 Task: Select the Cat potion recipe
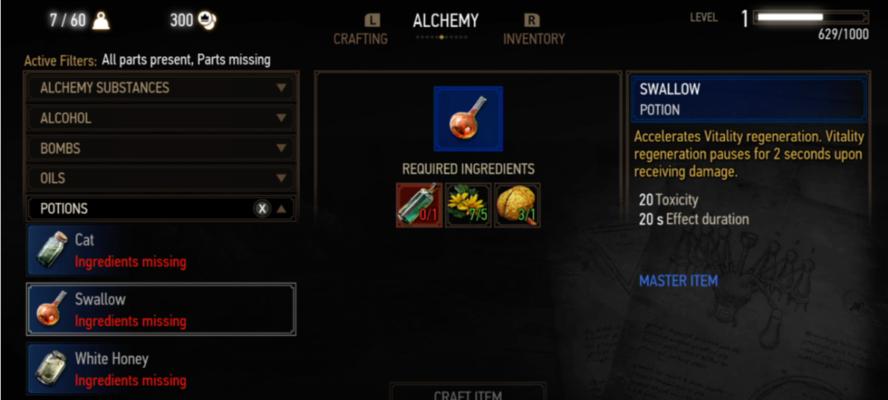pos(160,250)
